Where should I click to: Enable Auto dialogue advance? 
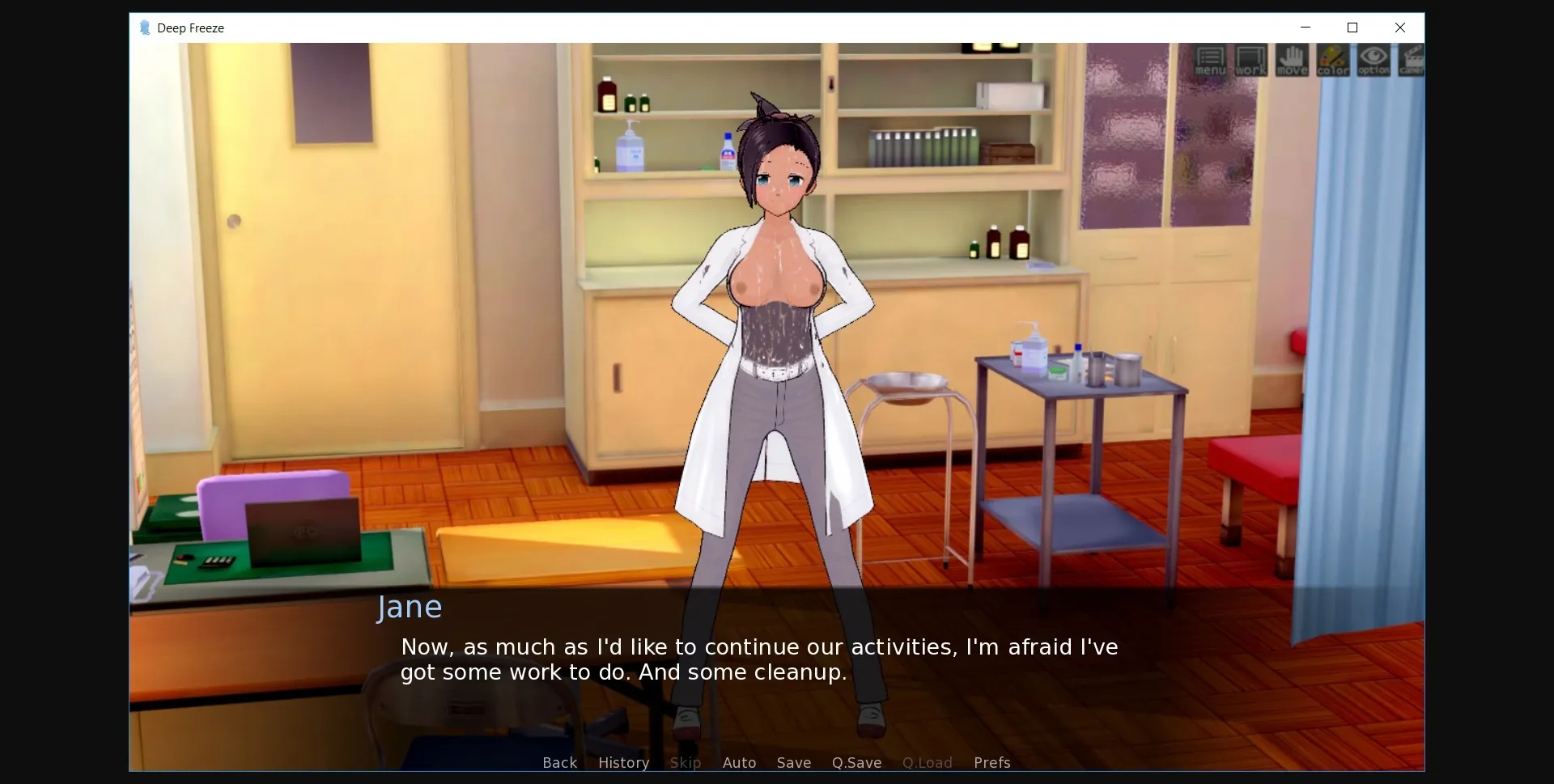(739, 762)
